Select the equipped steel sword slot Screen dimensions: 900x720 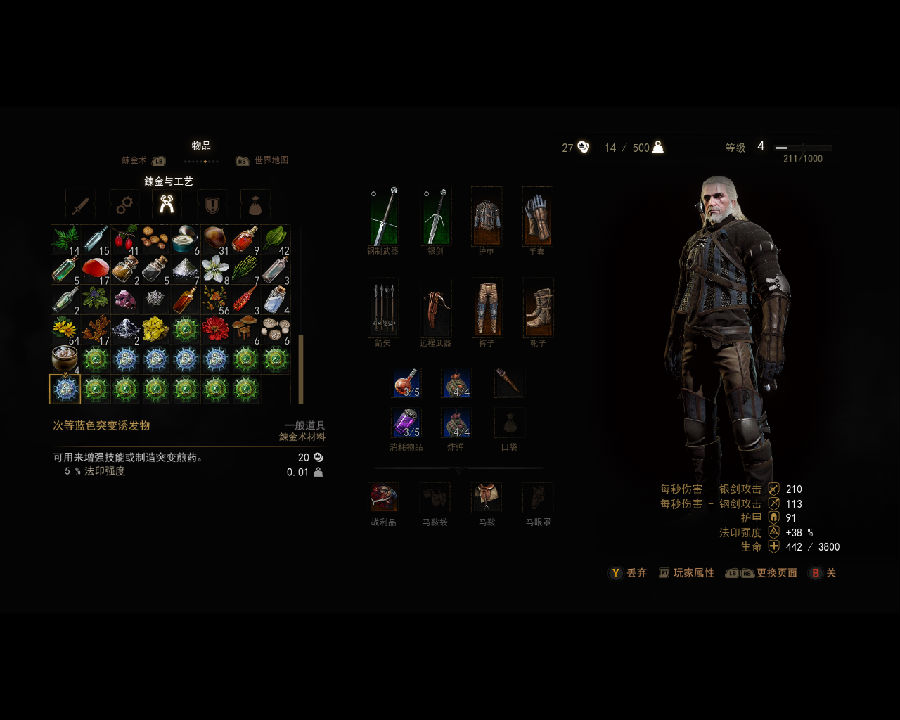[x=384, y=216]
